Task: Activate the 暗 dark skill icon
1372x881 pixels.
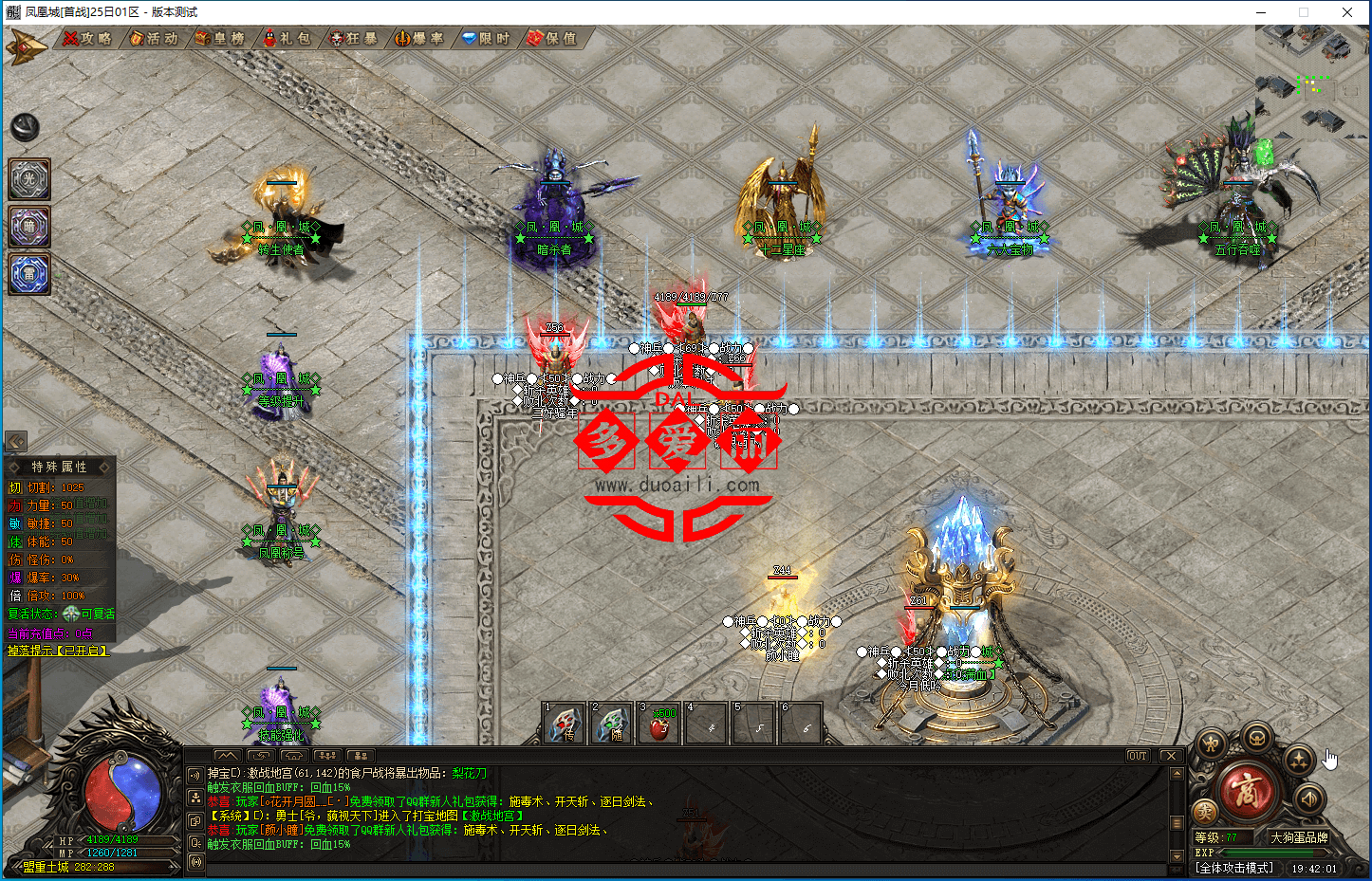Action: point(29,227)
